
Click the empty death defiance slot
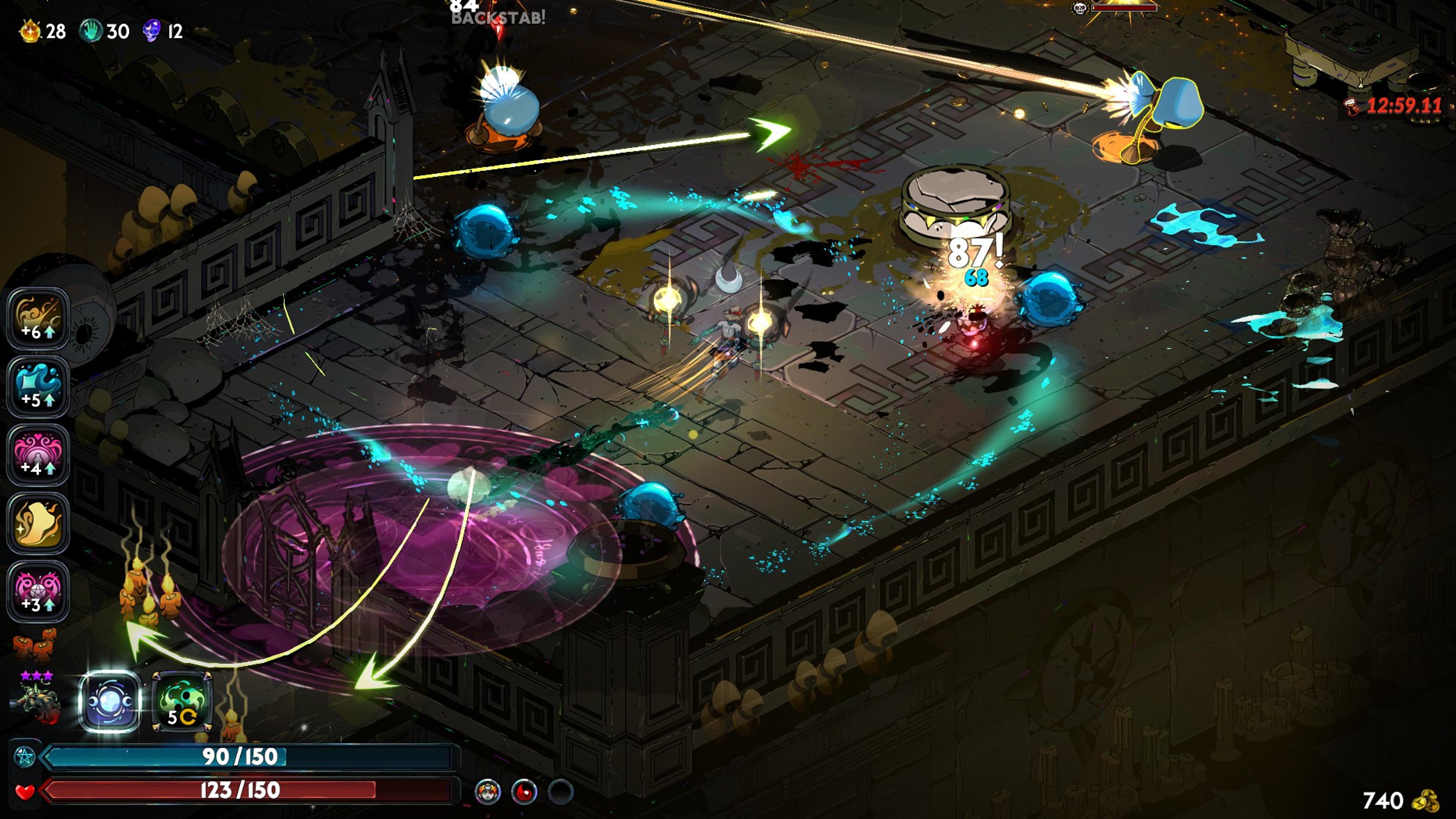(560, 792)
